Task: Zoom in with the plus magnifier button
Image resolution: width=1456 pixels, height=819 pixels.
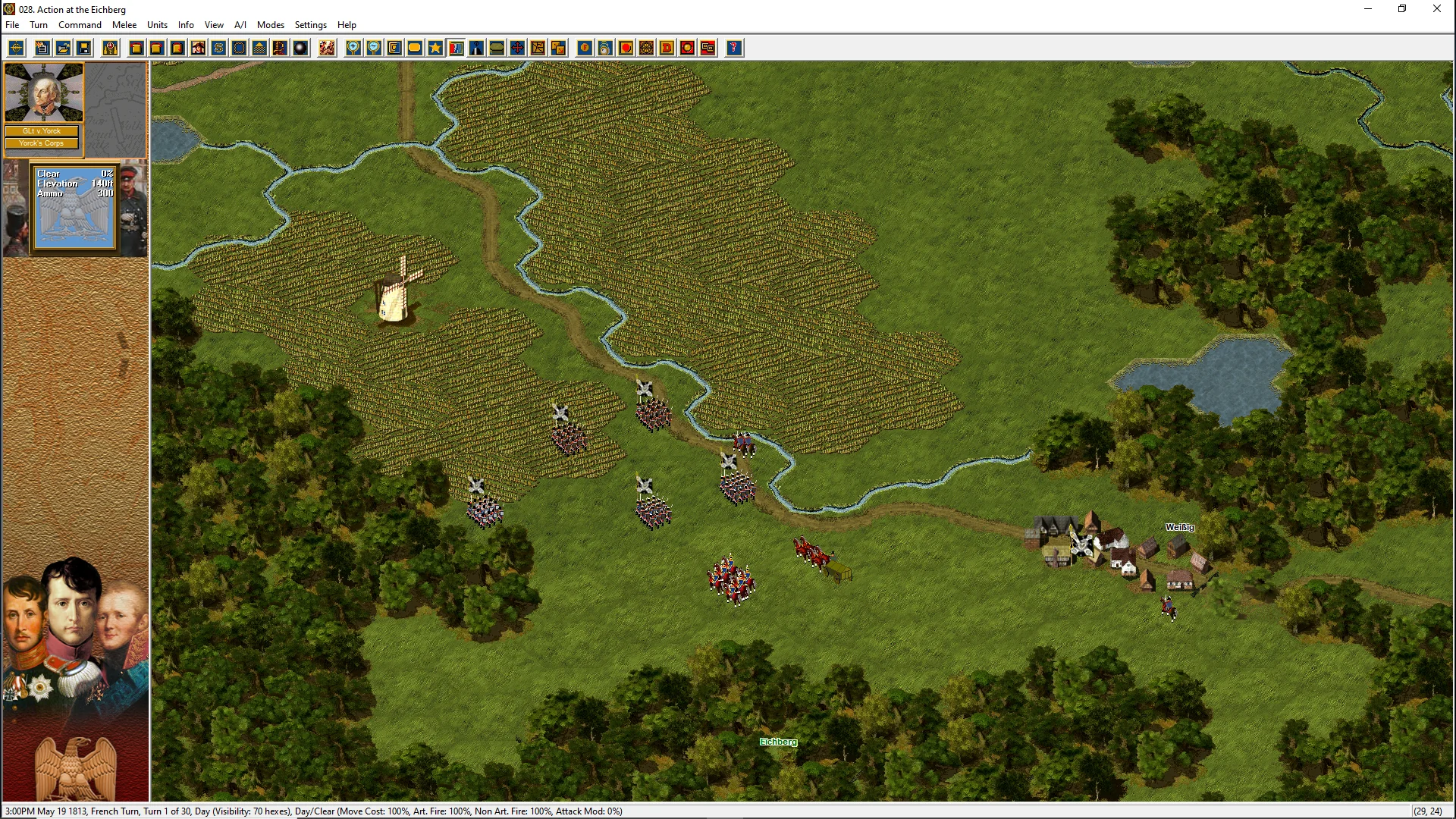Action: pyautogui.click(x=353, y=49)
